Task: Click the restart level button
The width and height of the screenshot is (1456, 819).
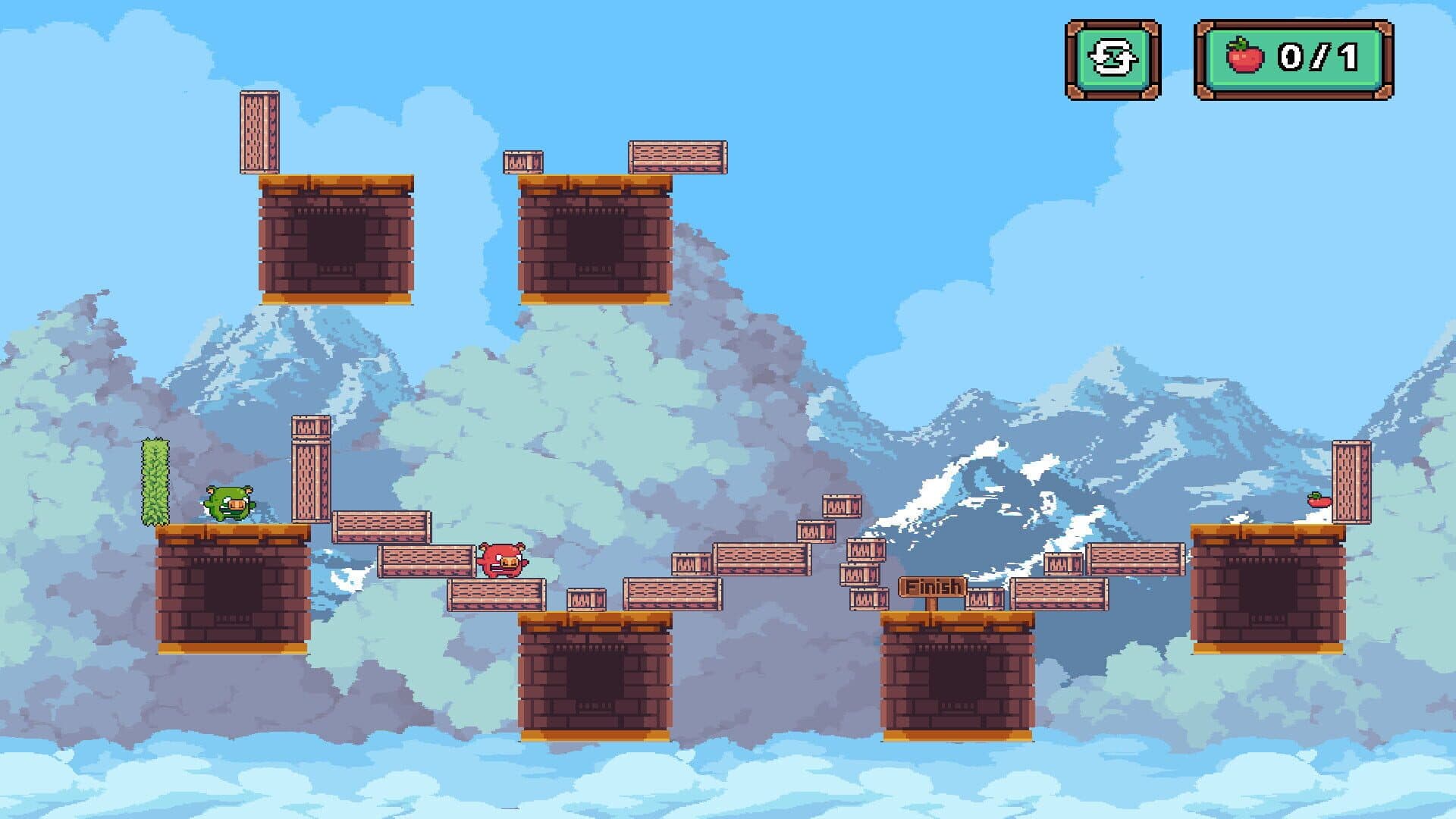Action: [1112, 59]
